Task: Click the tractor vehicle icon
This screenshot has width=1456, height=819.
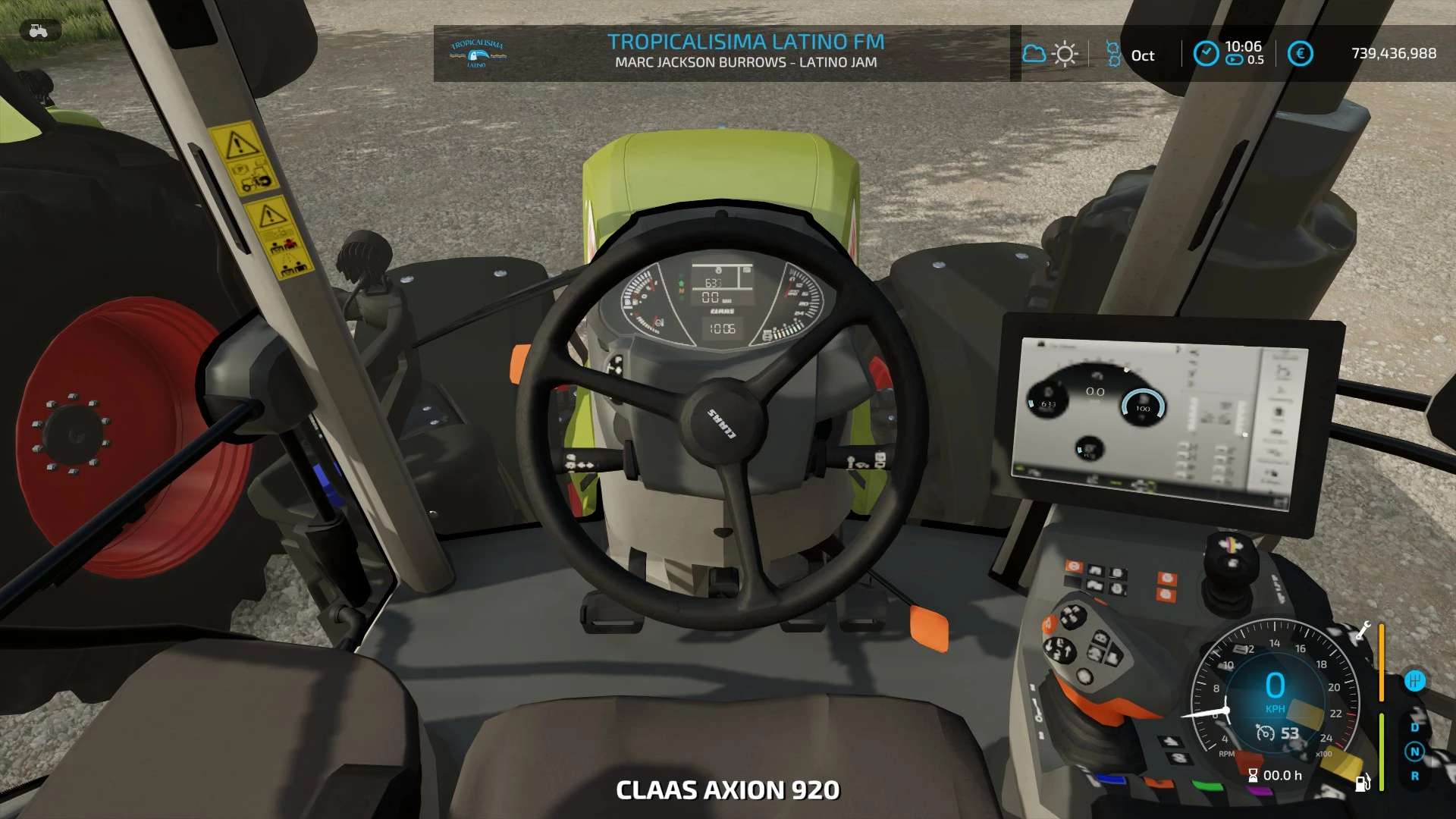Action: (x=38, y=31)
